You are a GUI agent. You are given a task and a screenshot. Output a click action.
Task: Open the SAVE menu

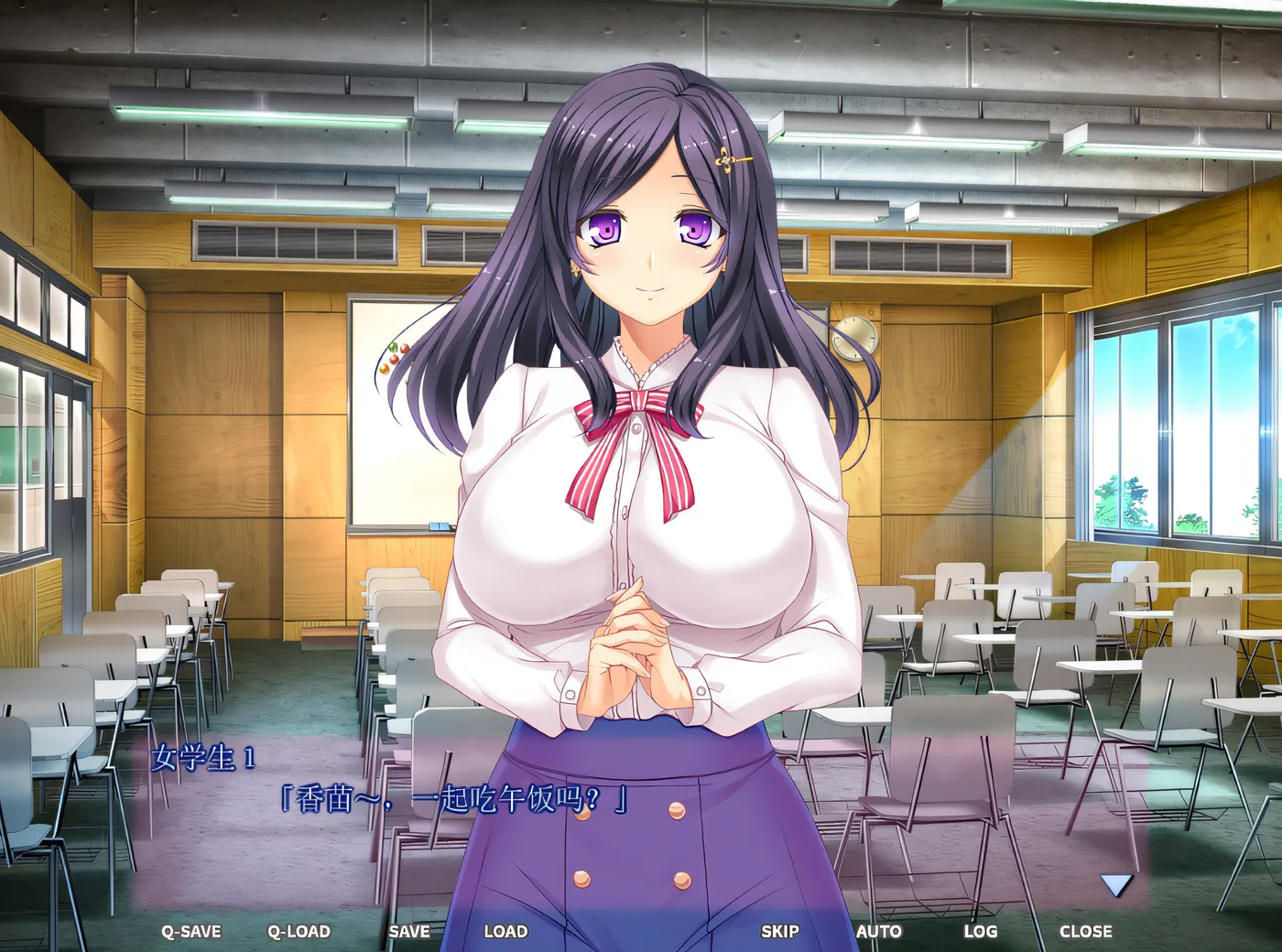408,932
